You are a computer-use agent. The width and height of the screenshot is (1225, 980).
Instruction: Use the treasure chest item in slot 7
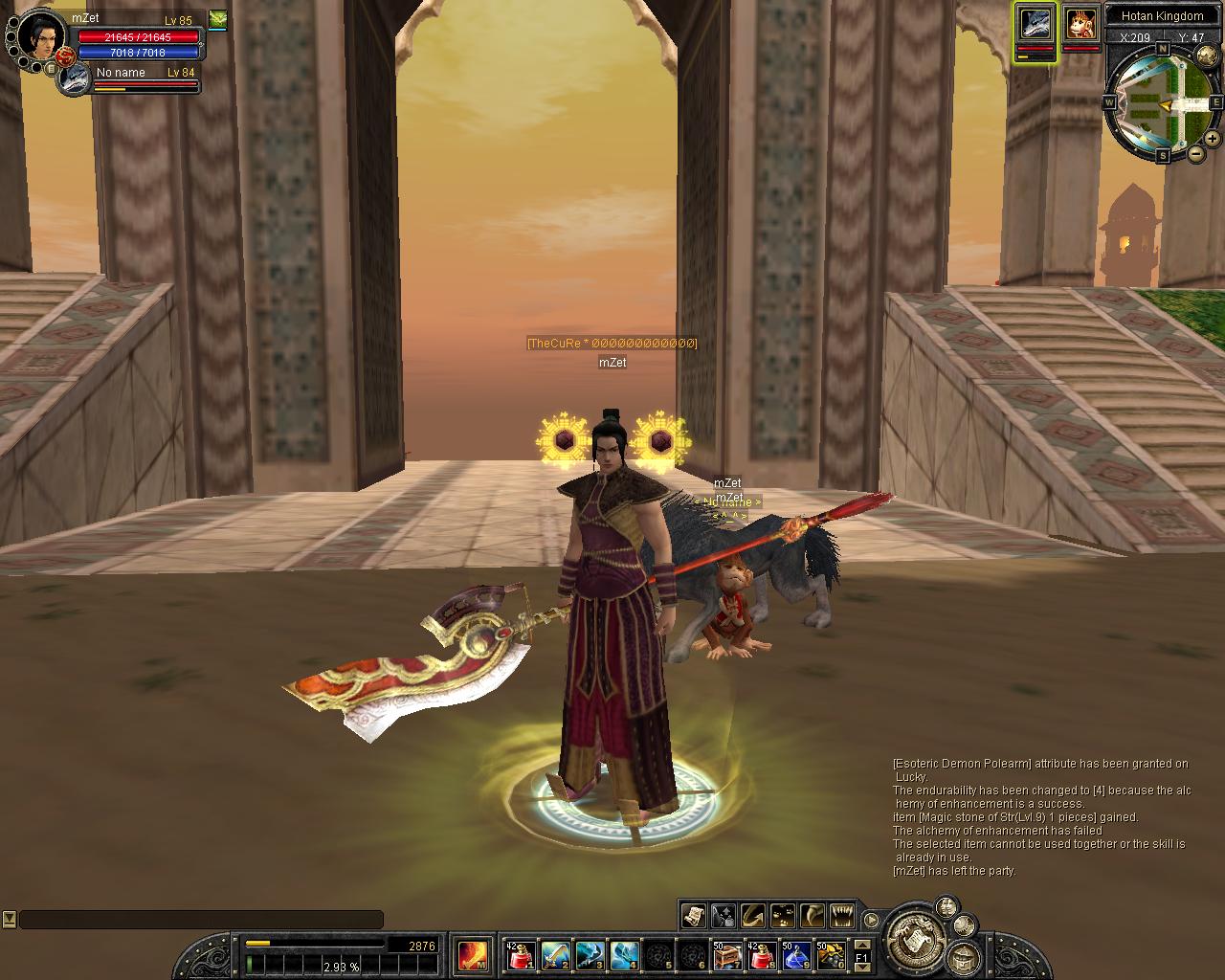point(726,954)
